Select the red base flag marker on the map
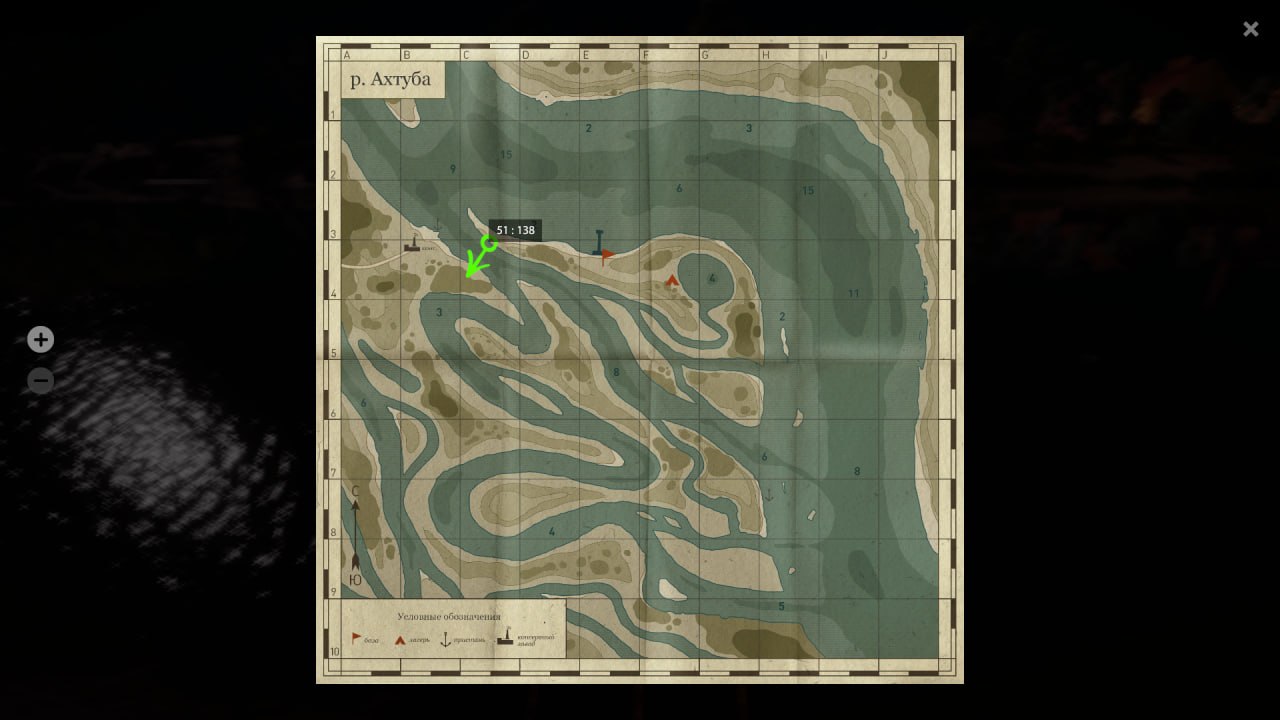This screenshot has width=1280, height=720. pos(607,254)
